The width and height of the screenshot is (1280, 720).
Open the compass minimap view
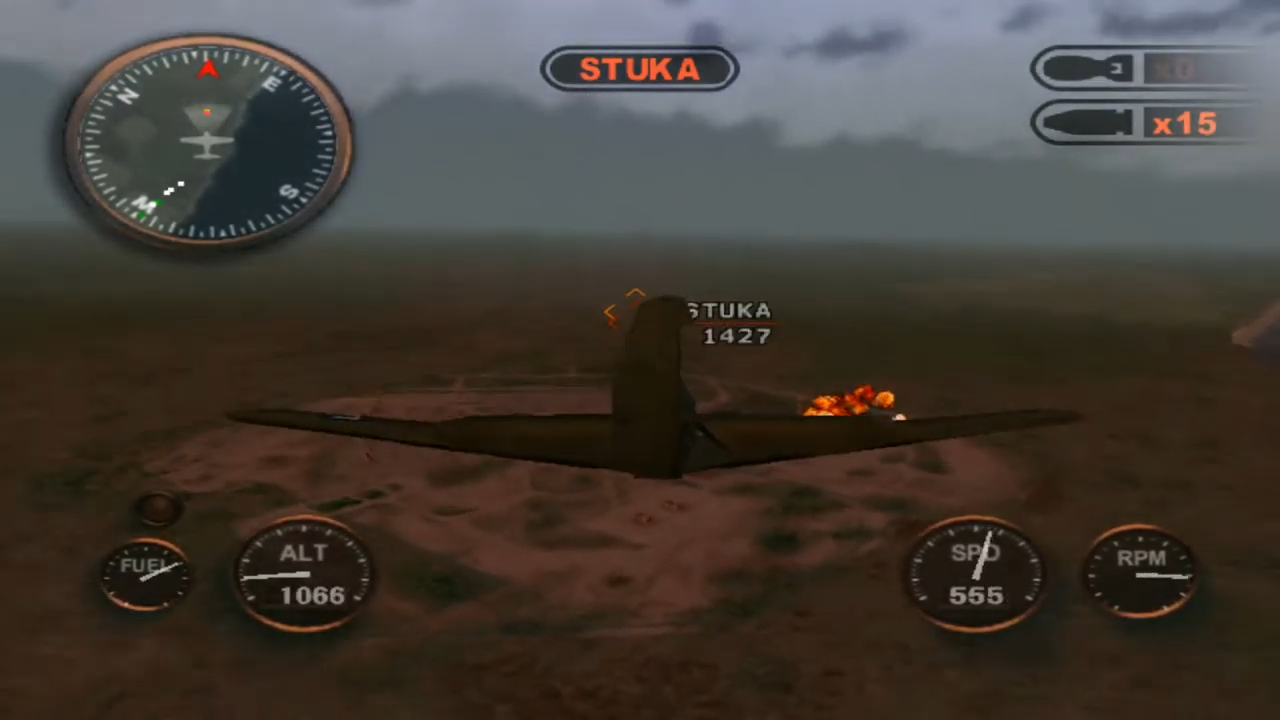(x=207, y=140)
